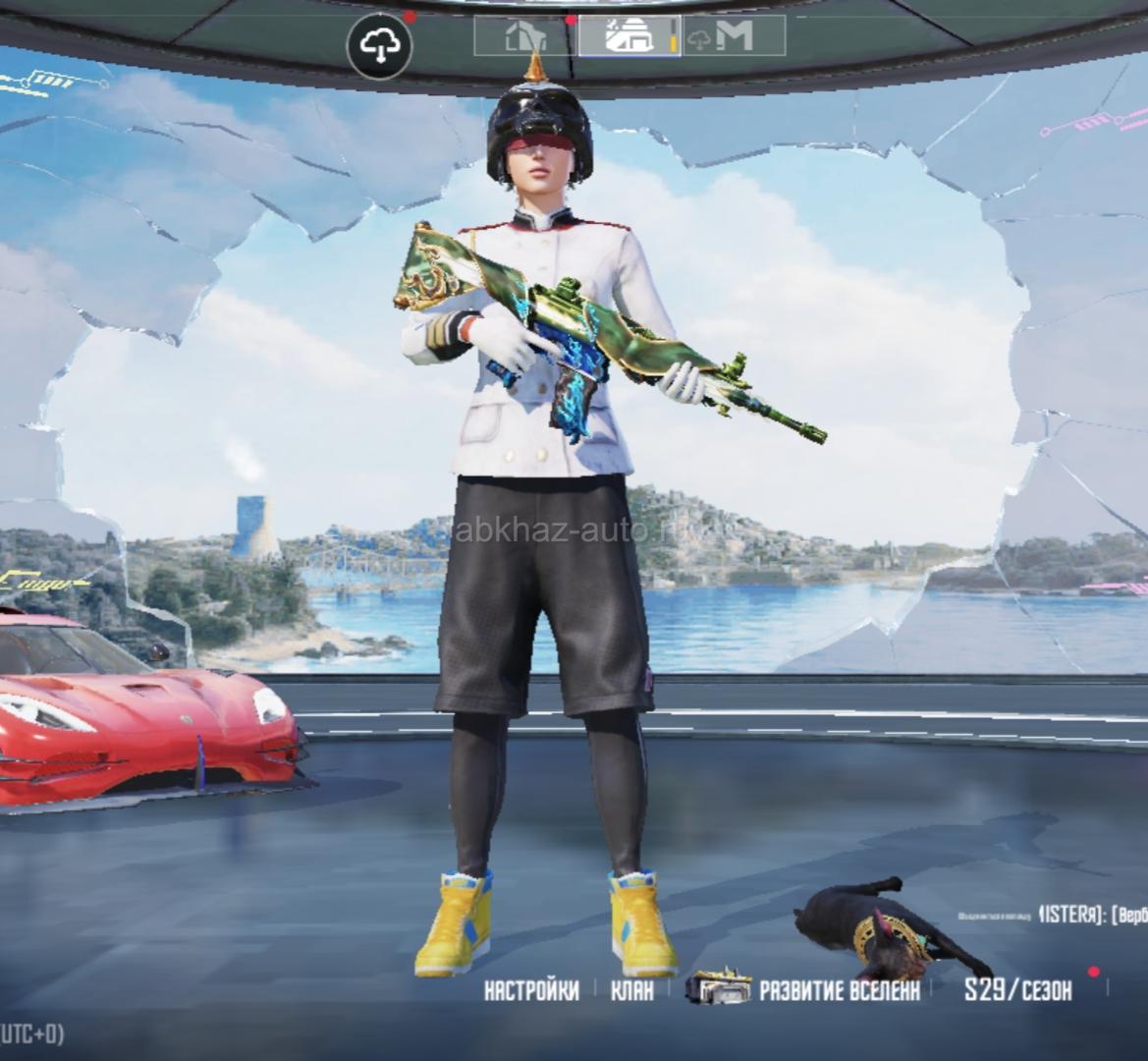Image resolution: width=1148 pixels, height=1061 pixels.
Task: Click the chat message line
Action: point(1051,916)
